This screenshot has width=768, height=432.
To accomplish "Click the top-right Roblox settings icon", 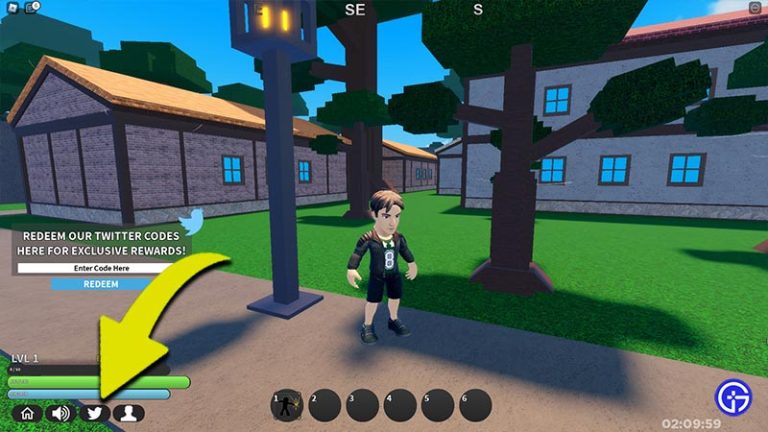I will tap(754, 8).
